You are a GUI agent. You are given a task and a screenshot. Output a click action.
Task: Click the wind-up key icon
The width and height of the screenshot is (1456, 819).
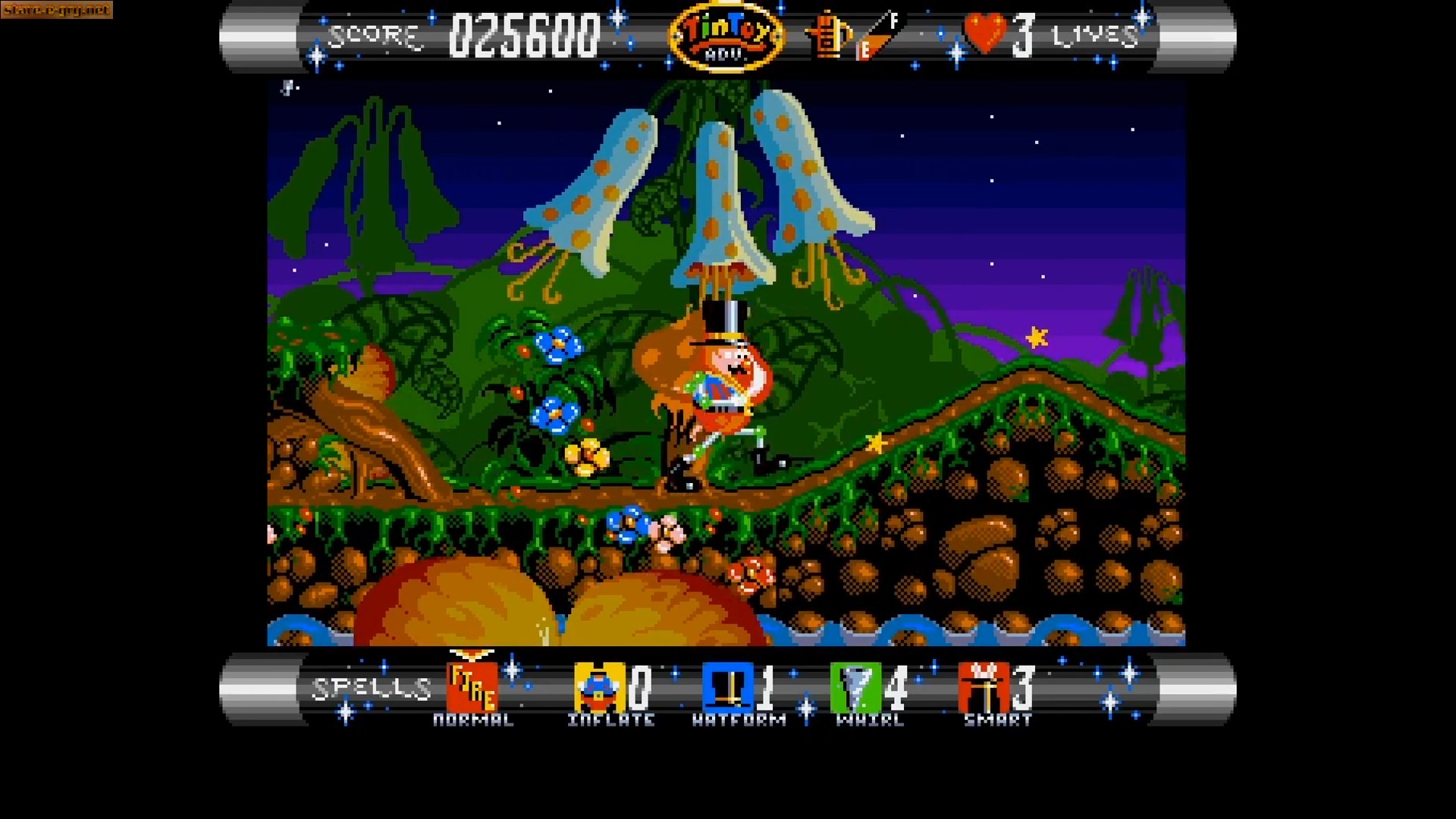828,36
